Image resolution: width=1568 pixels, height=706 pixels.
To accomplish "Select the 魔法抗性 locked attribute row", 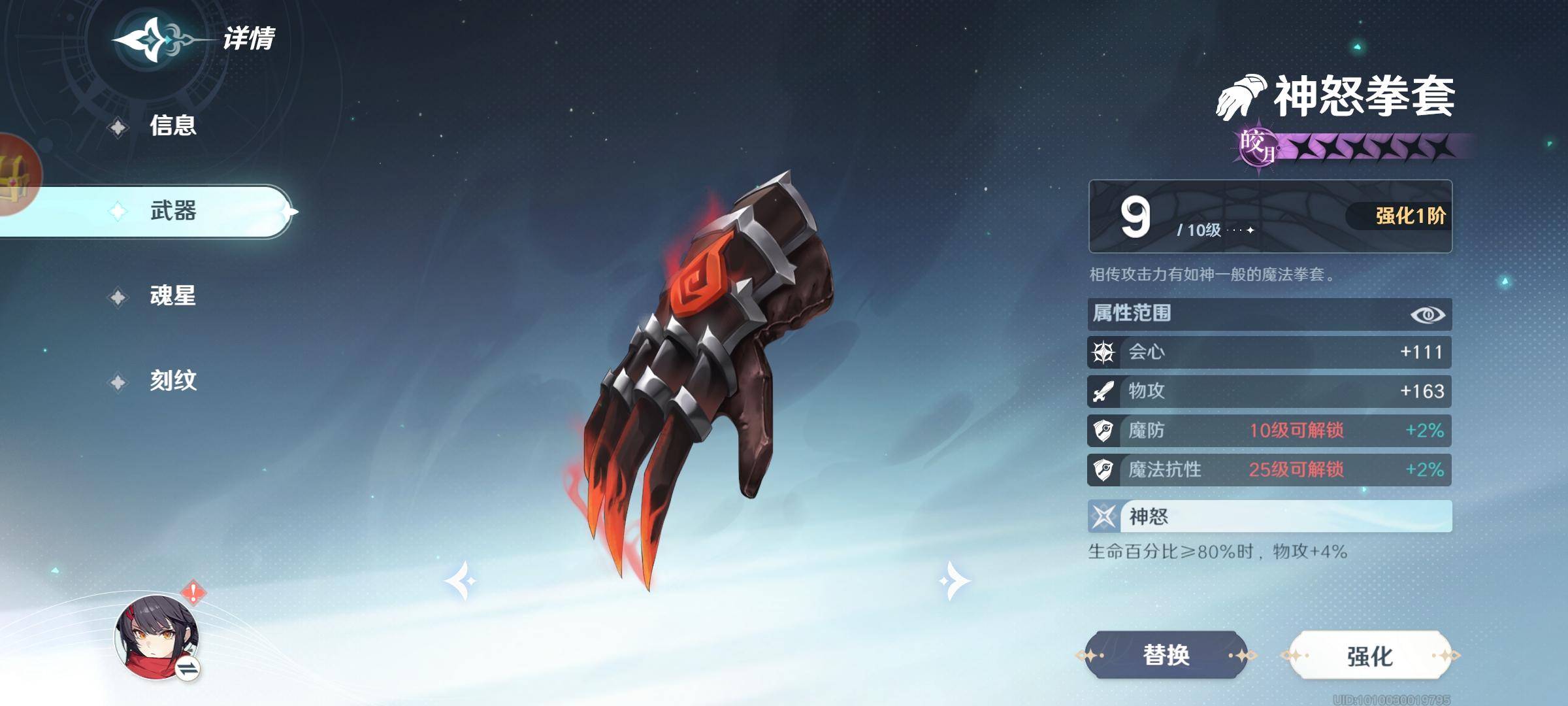I will (x=1269, y=469).
